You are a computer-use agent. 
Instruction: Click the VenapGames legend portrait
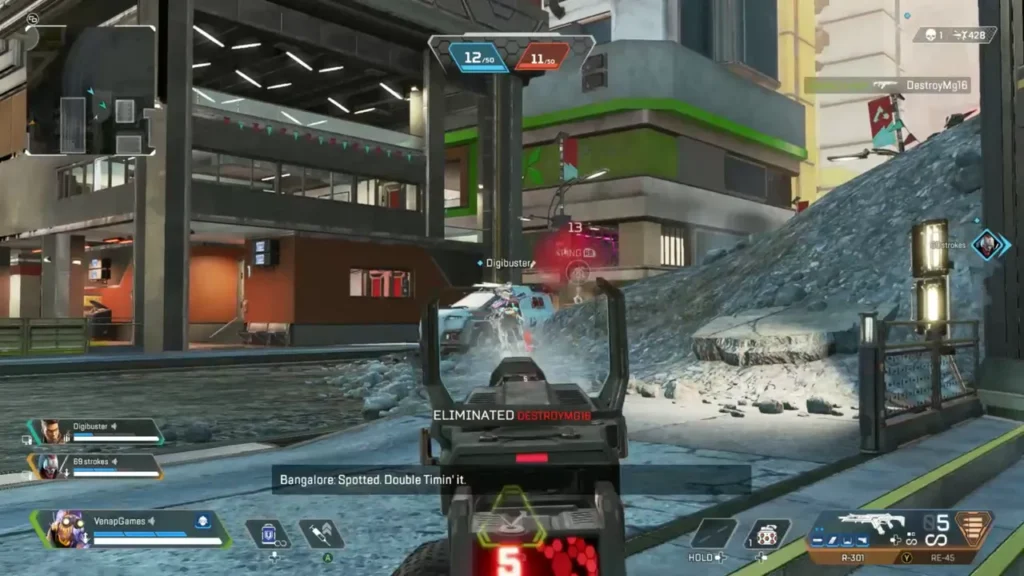coord(63,527)
